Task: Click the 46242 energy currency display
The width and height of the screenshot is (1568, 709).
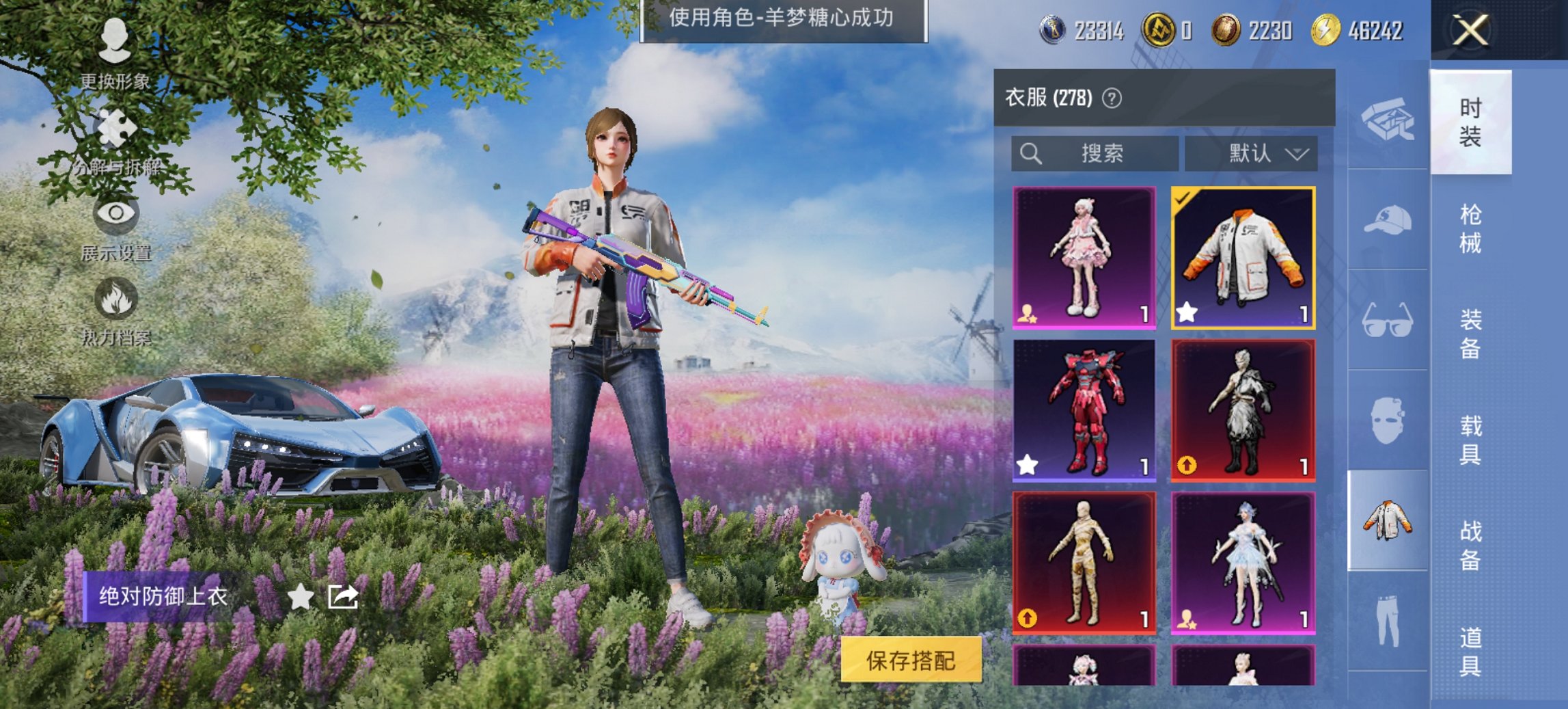Action: click(x=1375, y=30)
